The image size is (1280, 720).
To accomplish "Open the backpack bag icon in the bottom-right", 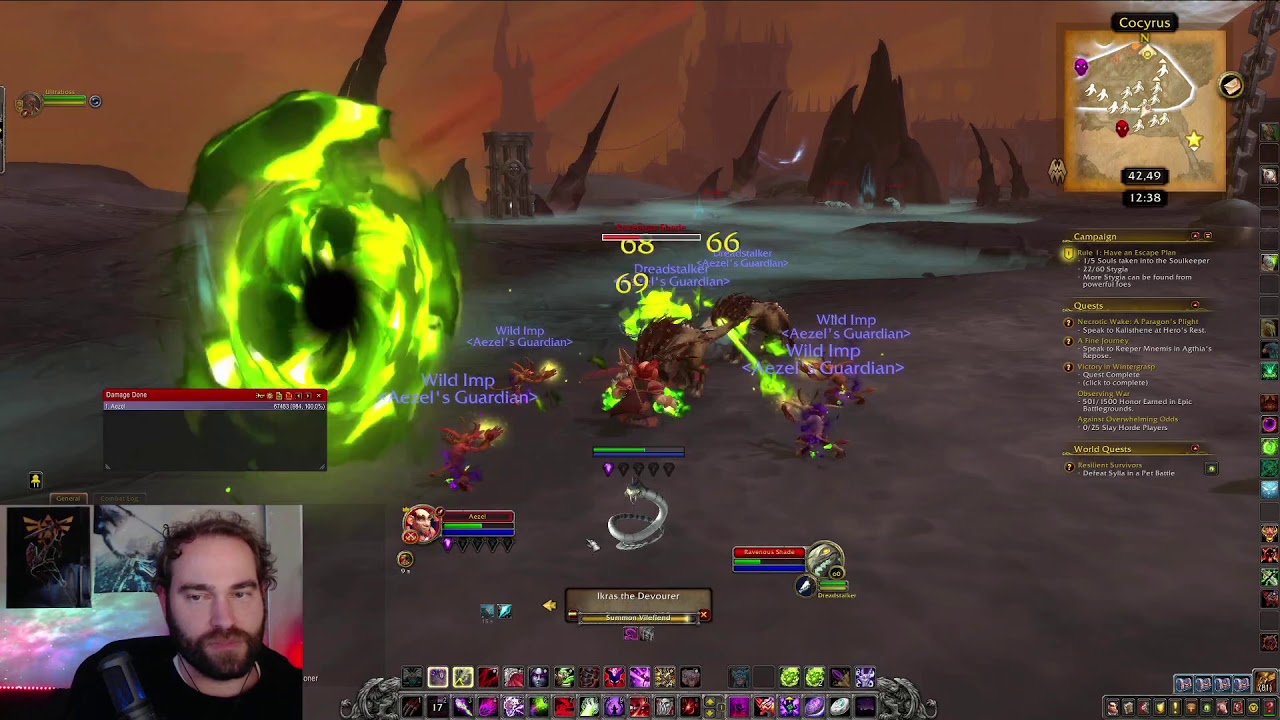I will pos(1263,682).
